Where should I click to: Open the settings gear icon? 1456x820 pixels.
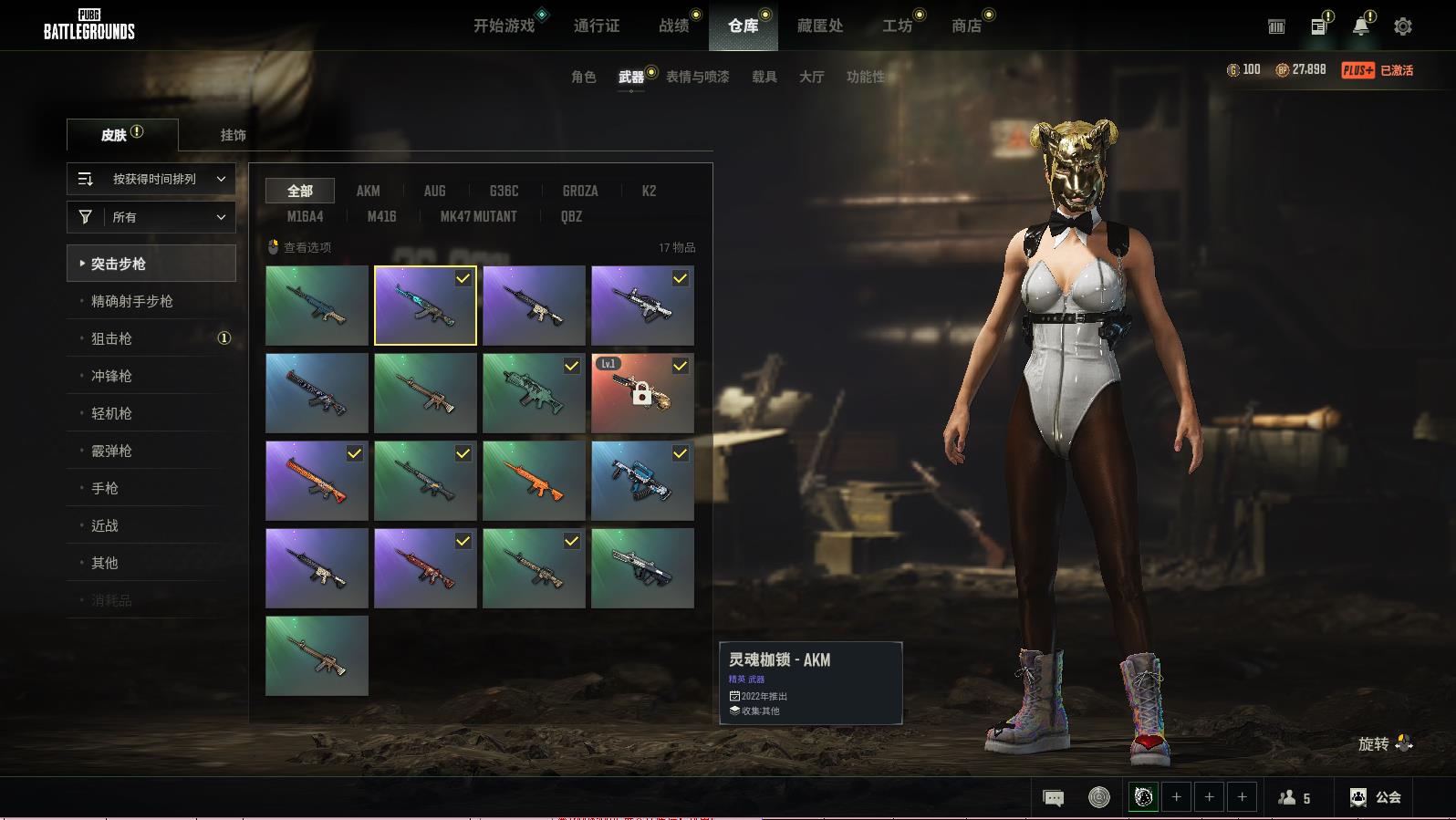point(1403,26)
